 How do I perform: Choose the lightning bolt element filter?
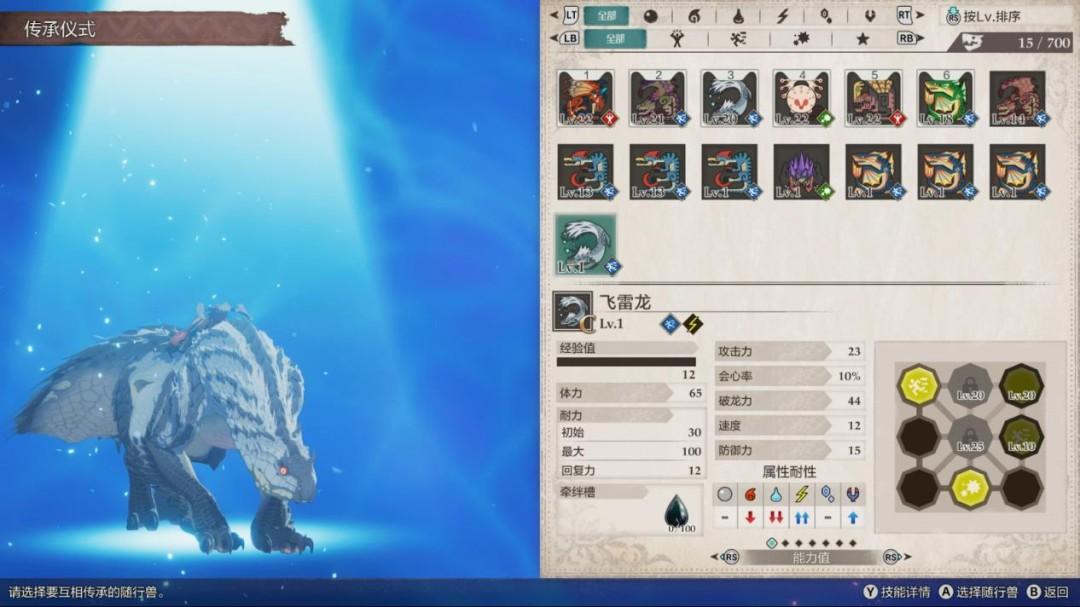(x=783, y=16)
